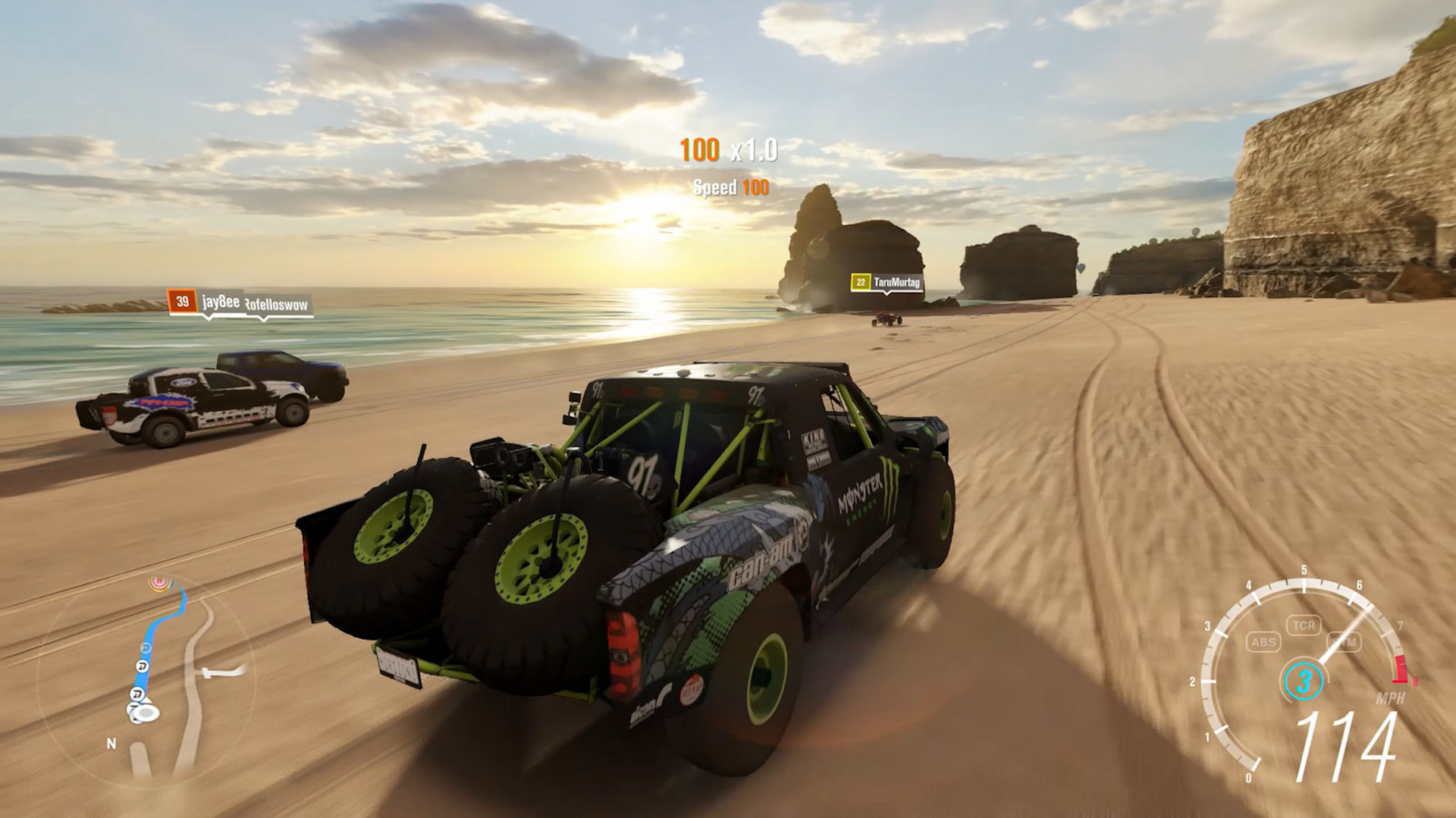
Task: Click the gear indicator in the tachometer
Action: click(x=1304, y=681)
